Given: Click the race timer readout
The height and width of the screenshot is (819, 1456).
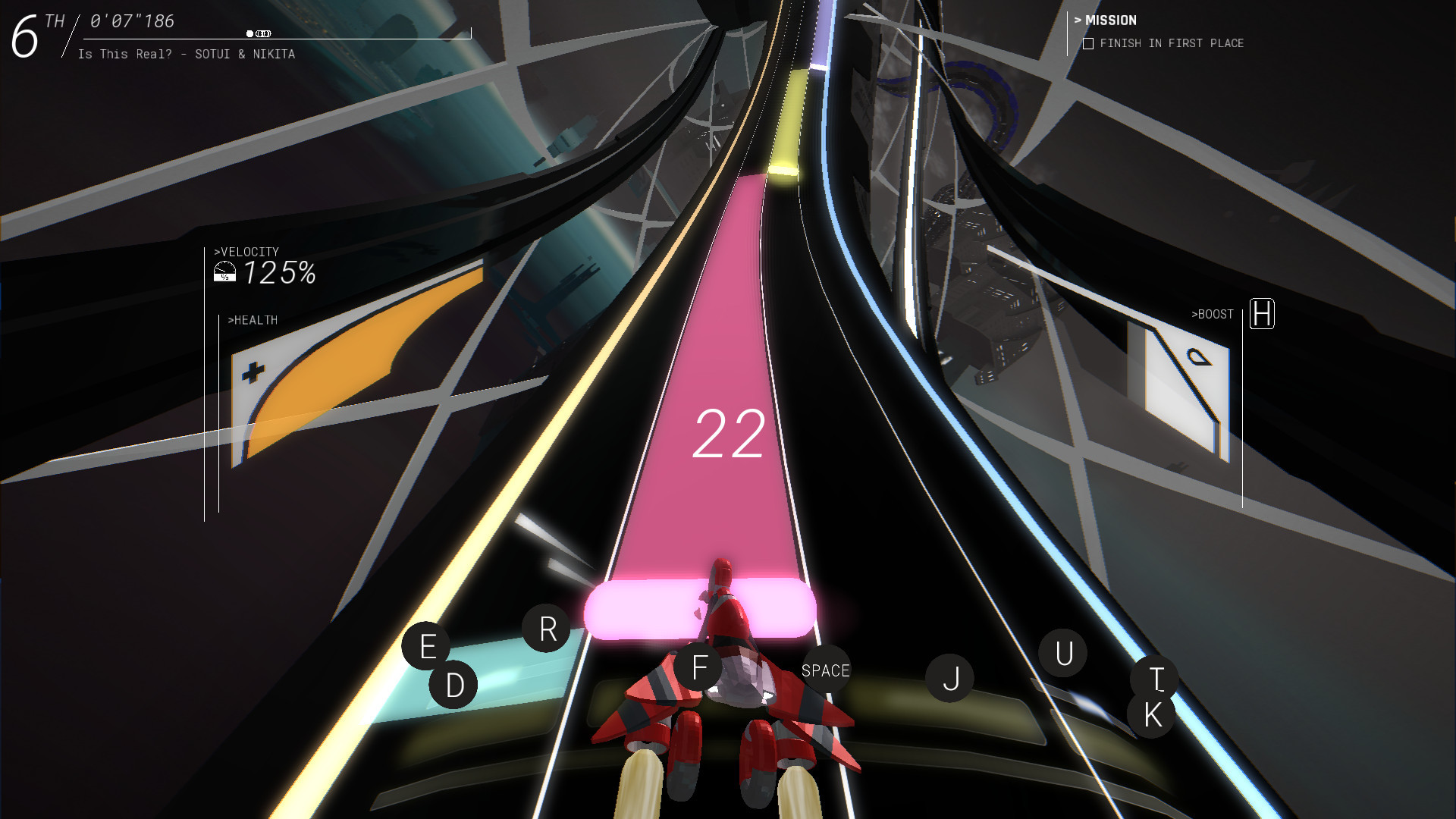Looking at the screenshot, I should tap(130, 21).
